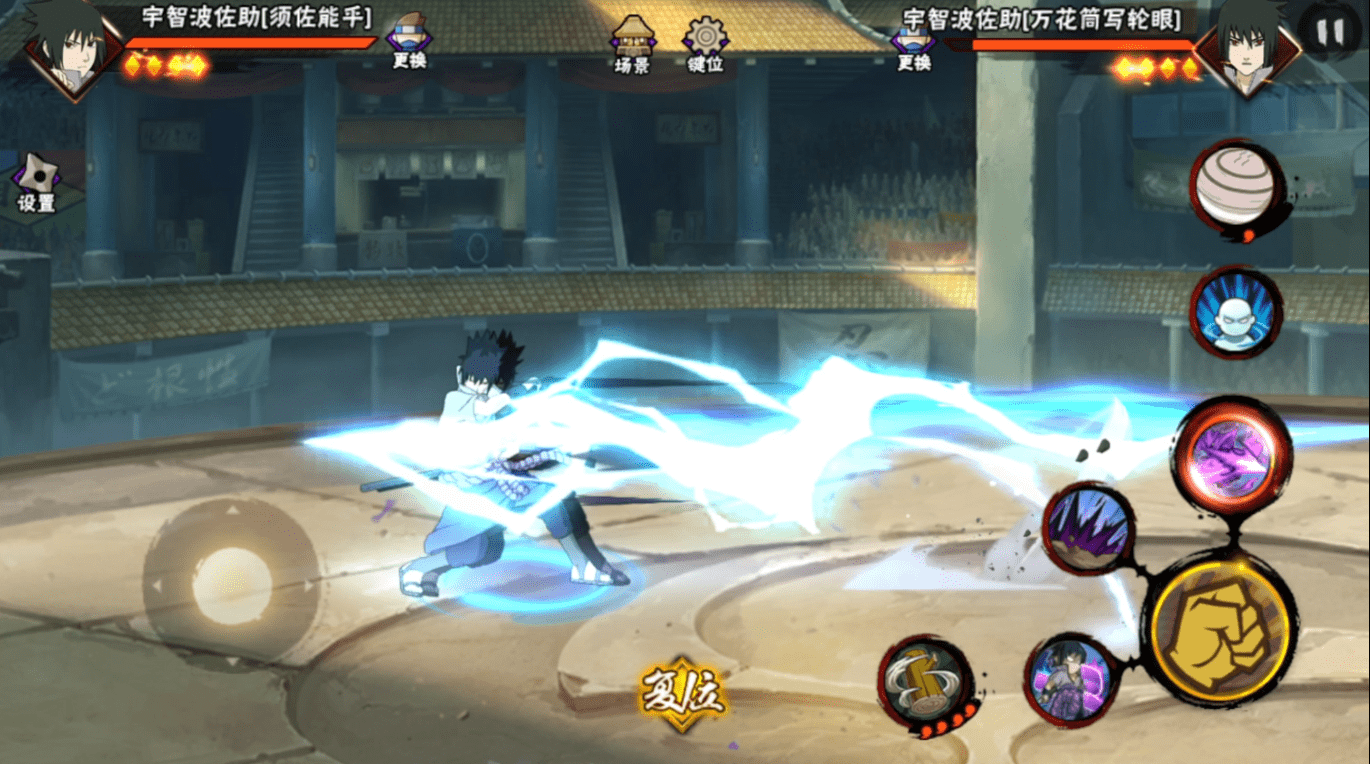The image size is (1370, 764).
Task: Use the purple spikes skill
Action: (1088, 529)
